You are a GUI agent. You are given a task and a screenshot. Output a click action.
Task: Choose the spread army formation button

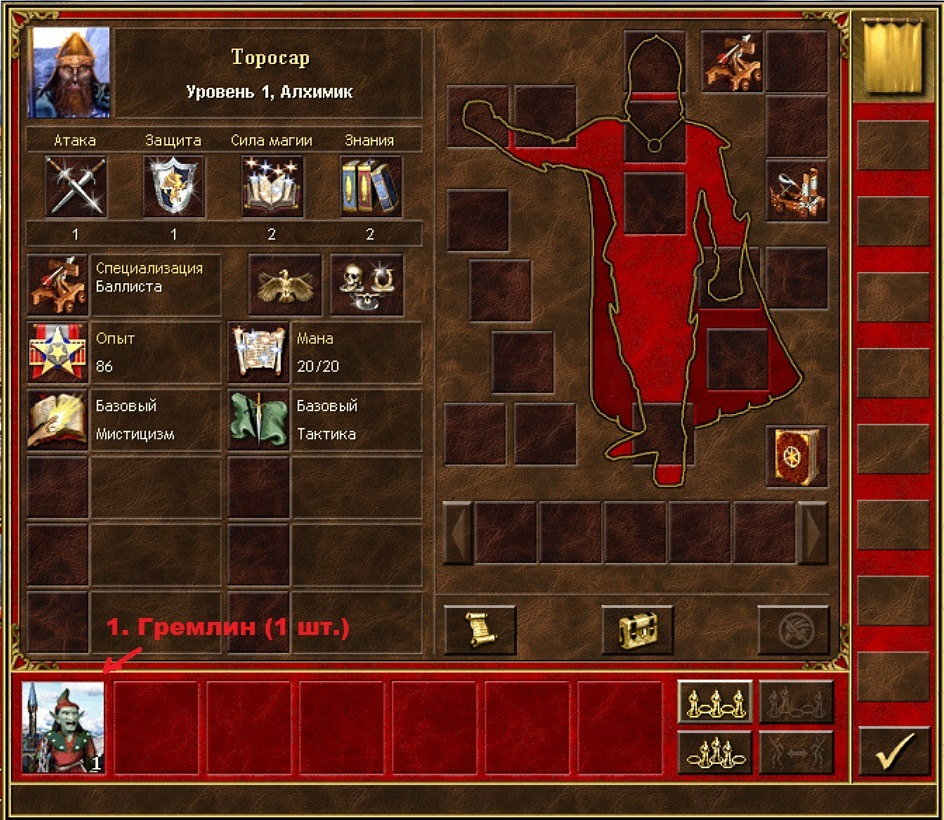pos(714,702)
